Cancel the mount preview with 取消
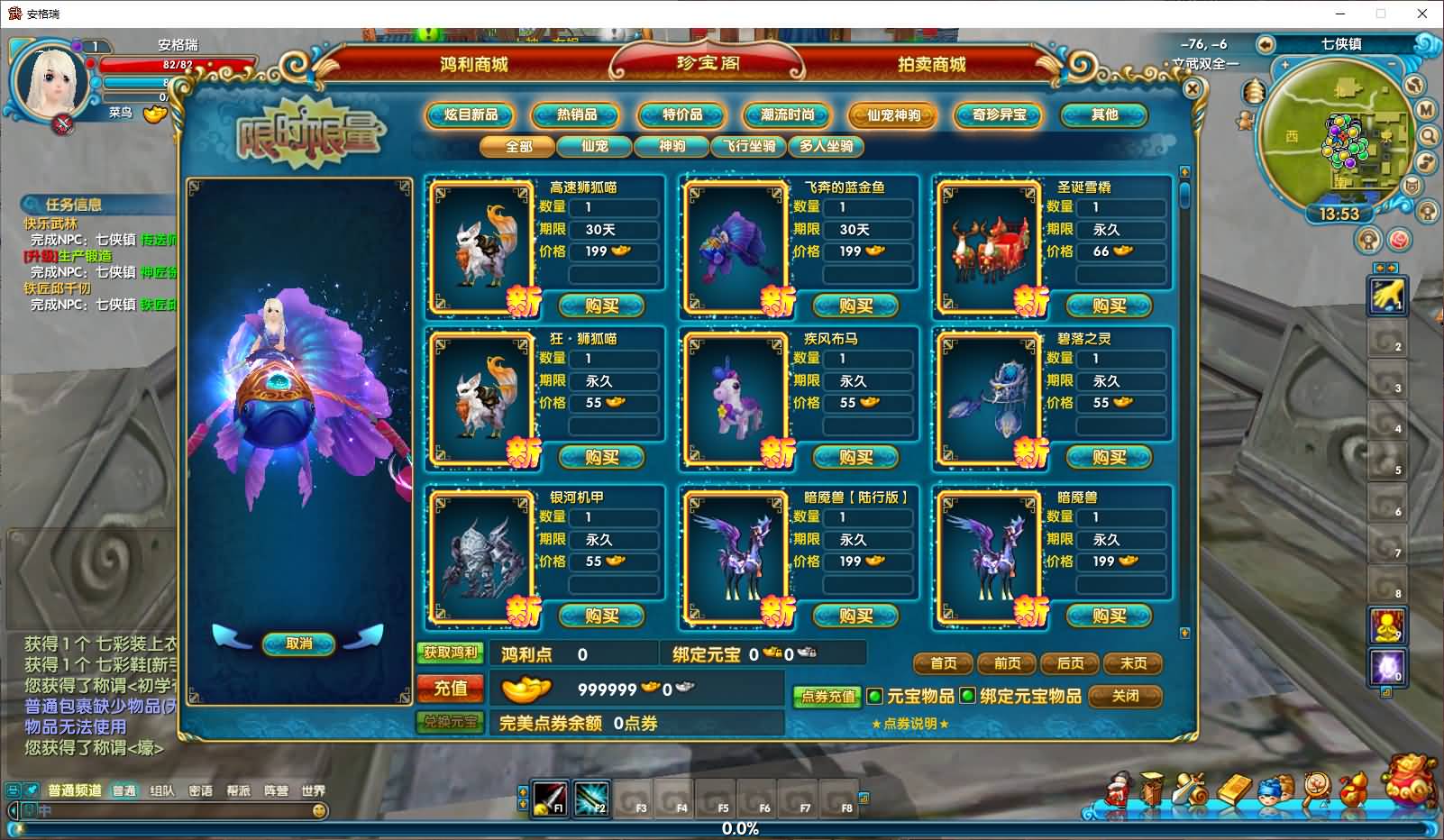The height and width of the screenshot is (840, 1444). pyautogui.click(x=298, y=644)
